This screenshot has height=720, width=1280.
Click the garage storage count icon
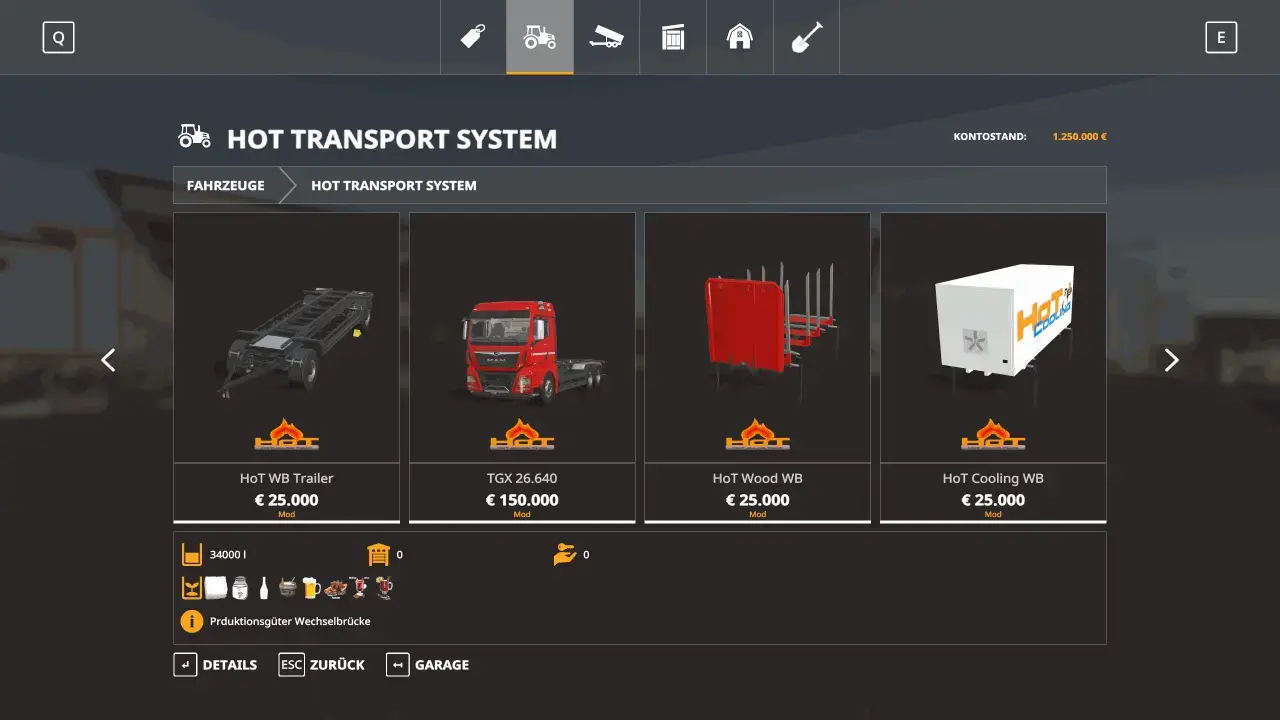376,554
